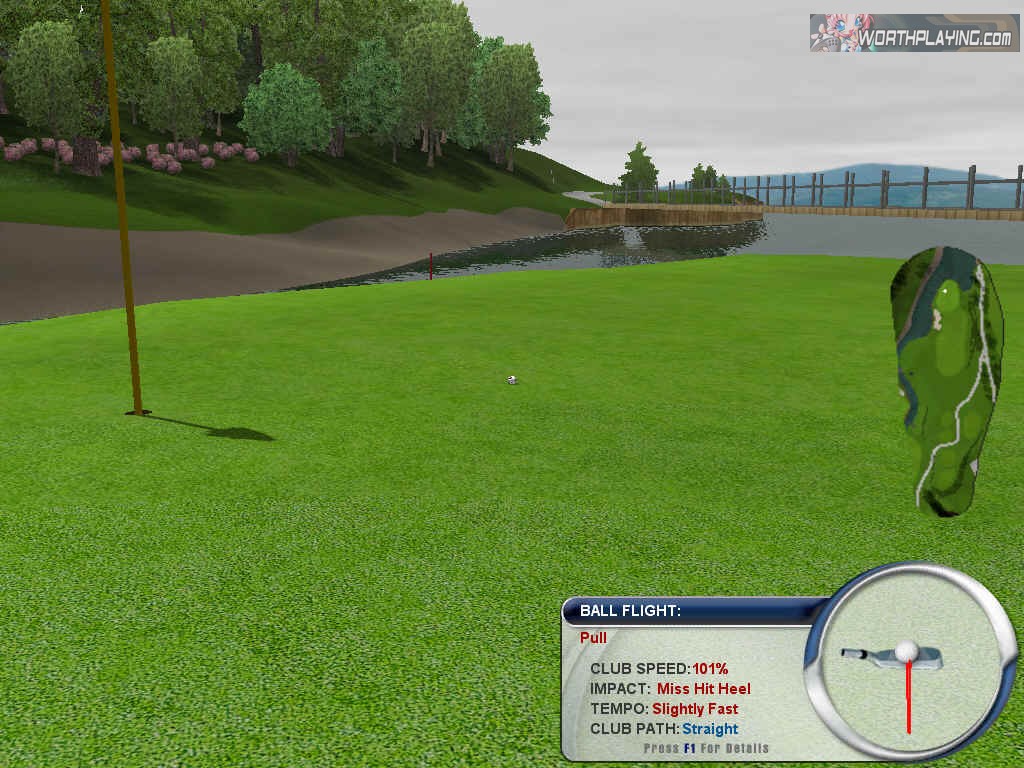Click the WorthPlaying.com watermark logo

(x=914, y=33)
